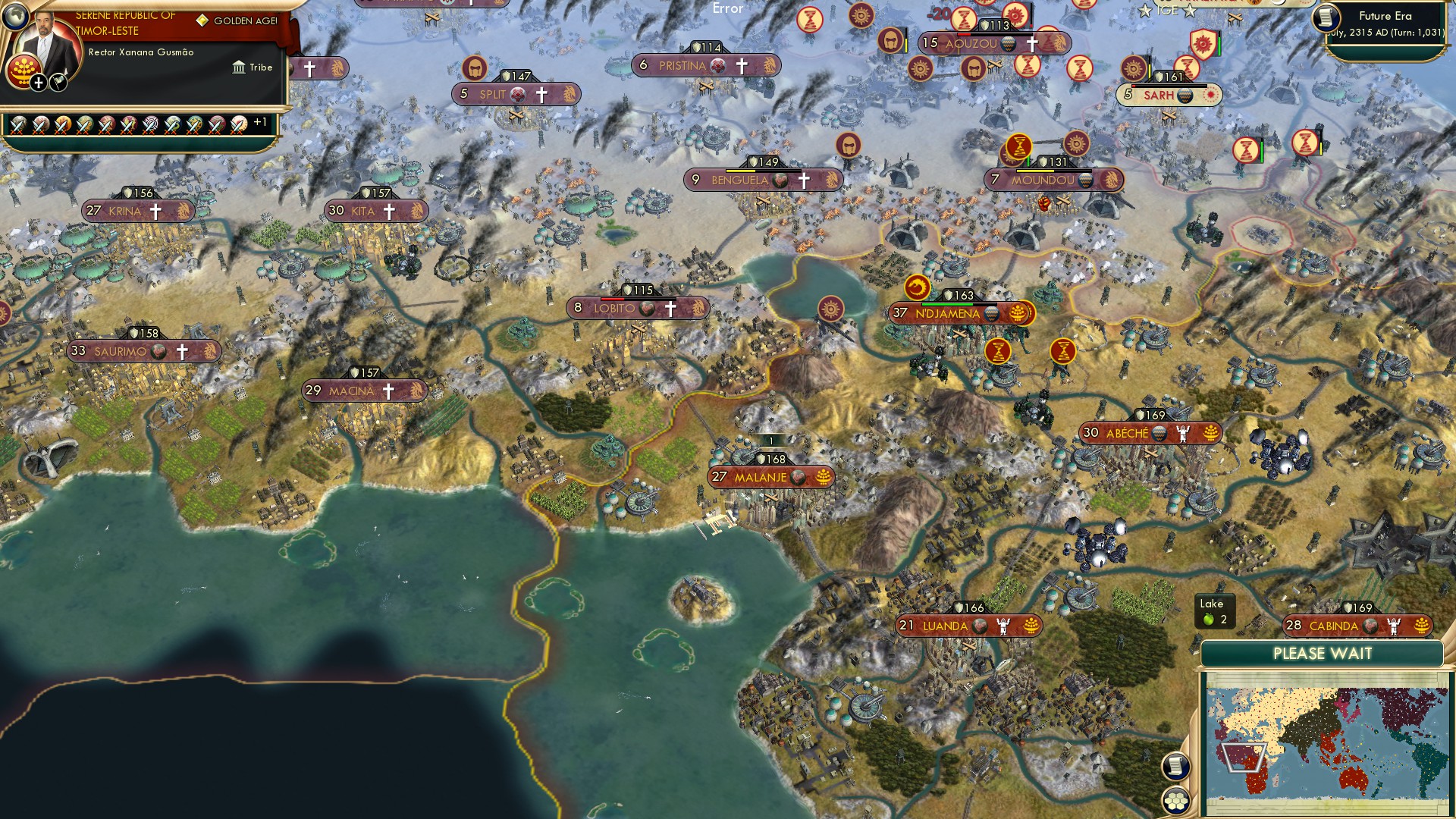Screen dimensions: 1456x819
Task: Click the globe icon in the top-left corner
Action: click(15, 17)
